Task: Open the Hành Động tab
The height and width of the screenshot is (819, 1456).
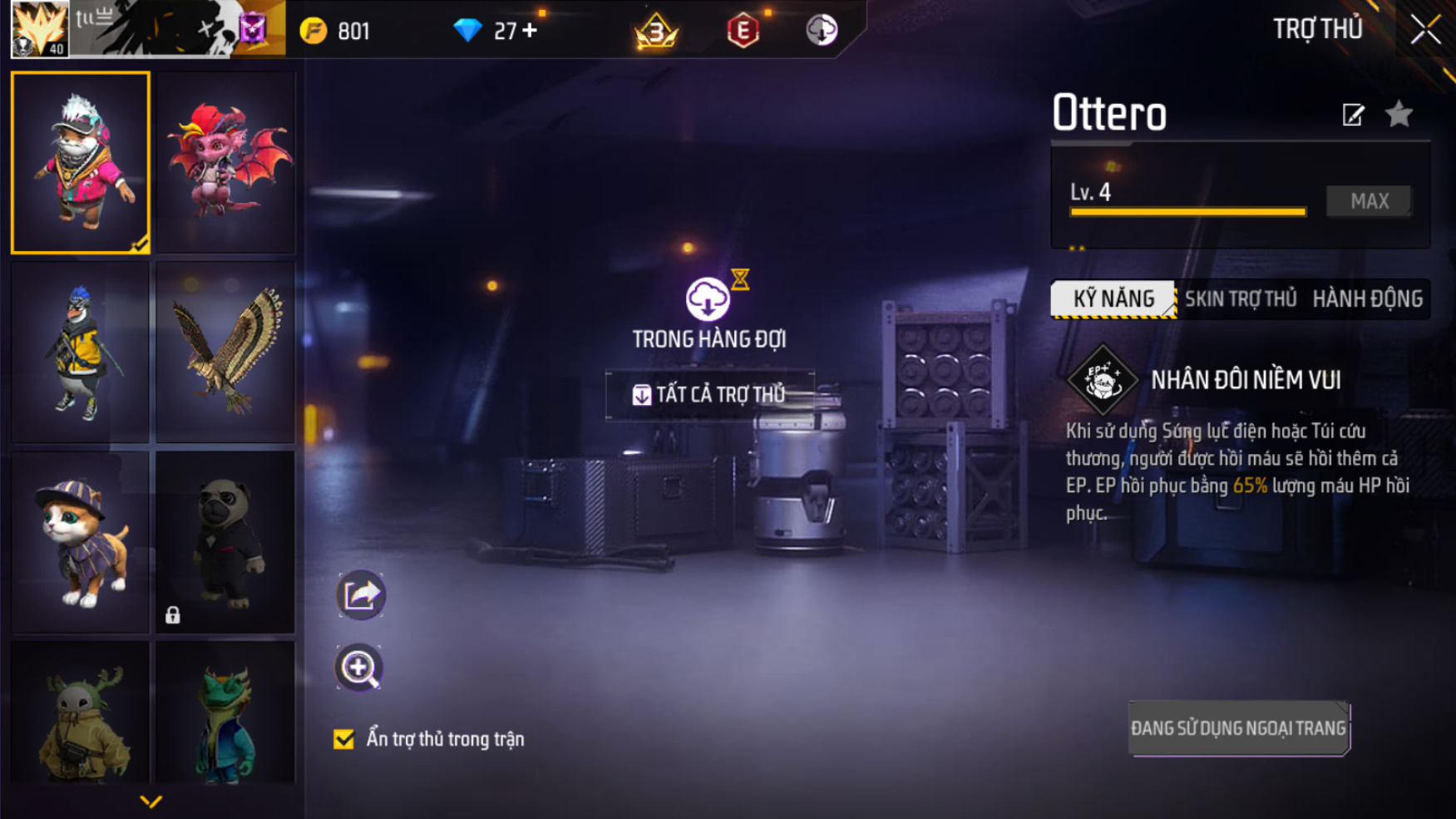Action: tap(1367, 299)
